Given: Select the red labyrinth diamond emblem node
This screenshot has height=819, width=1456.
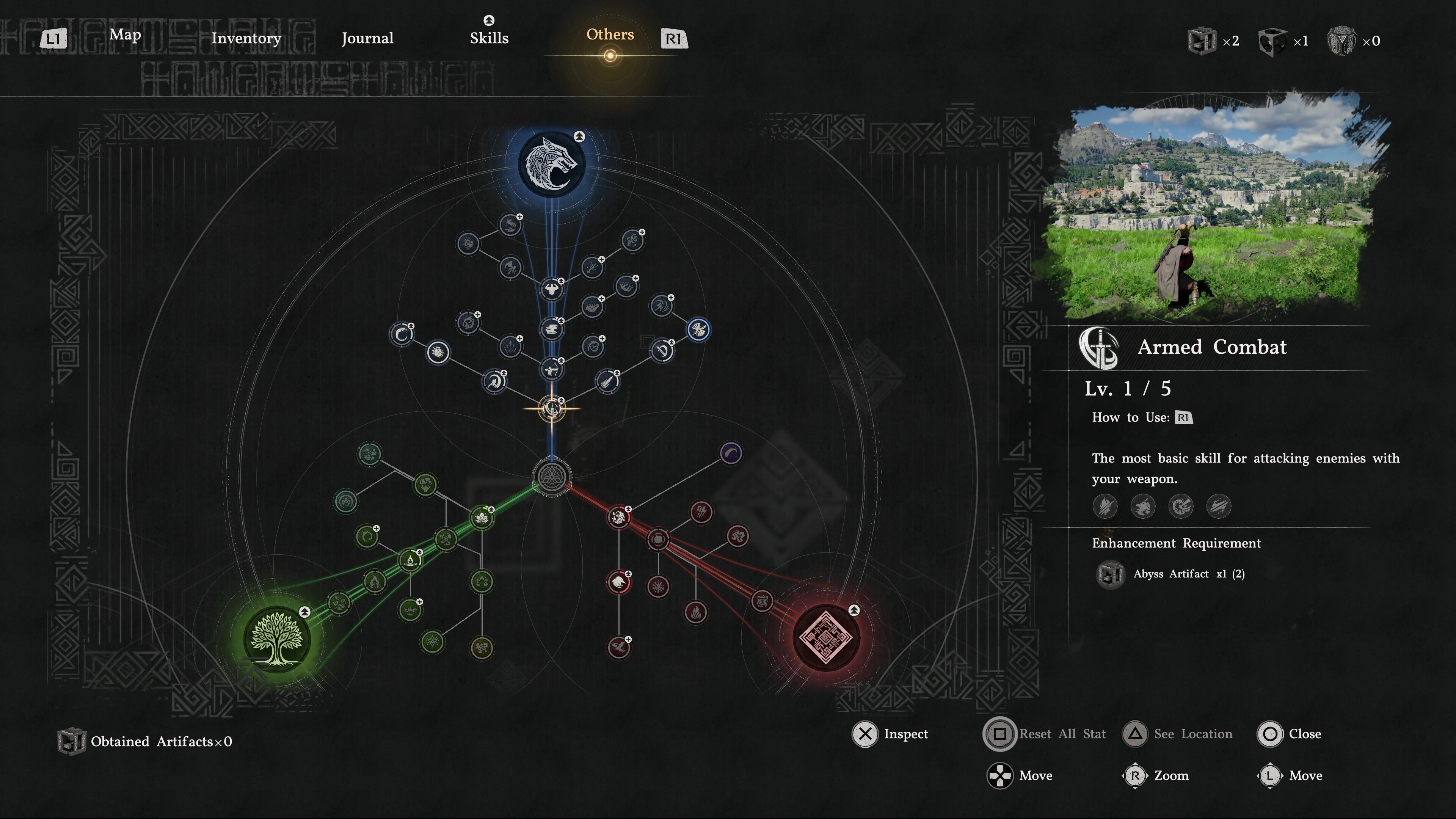Looking at the screenshot, I should pyautogui.click(x=826, y=637).
